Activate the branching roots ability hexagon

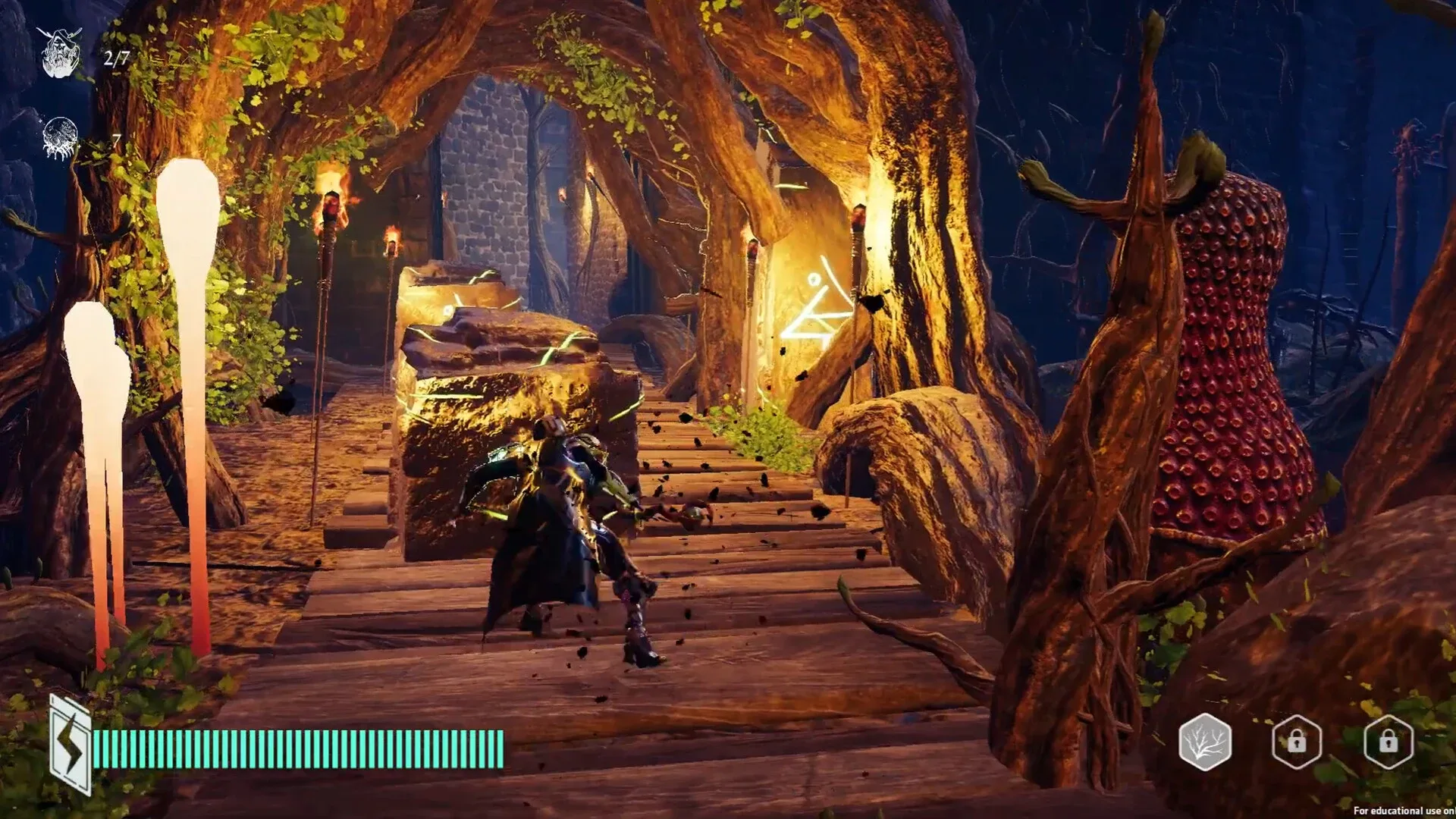(1205, 742)
